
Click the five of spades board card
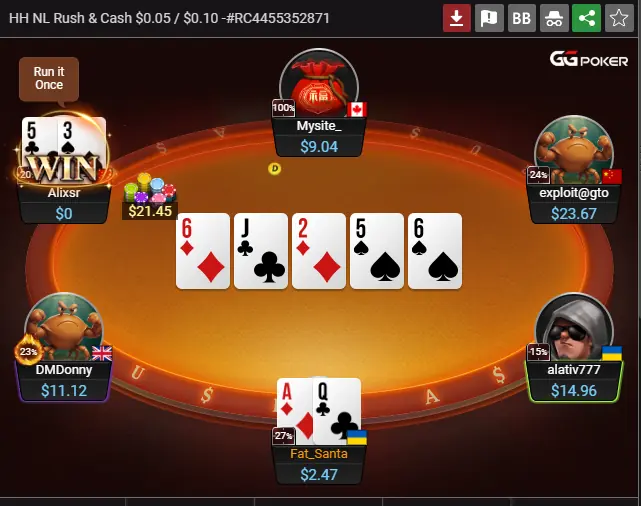[376, 251]
